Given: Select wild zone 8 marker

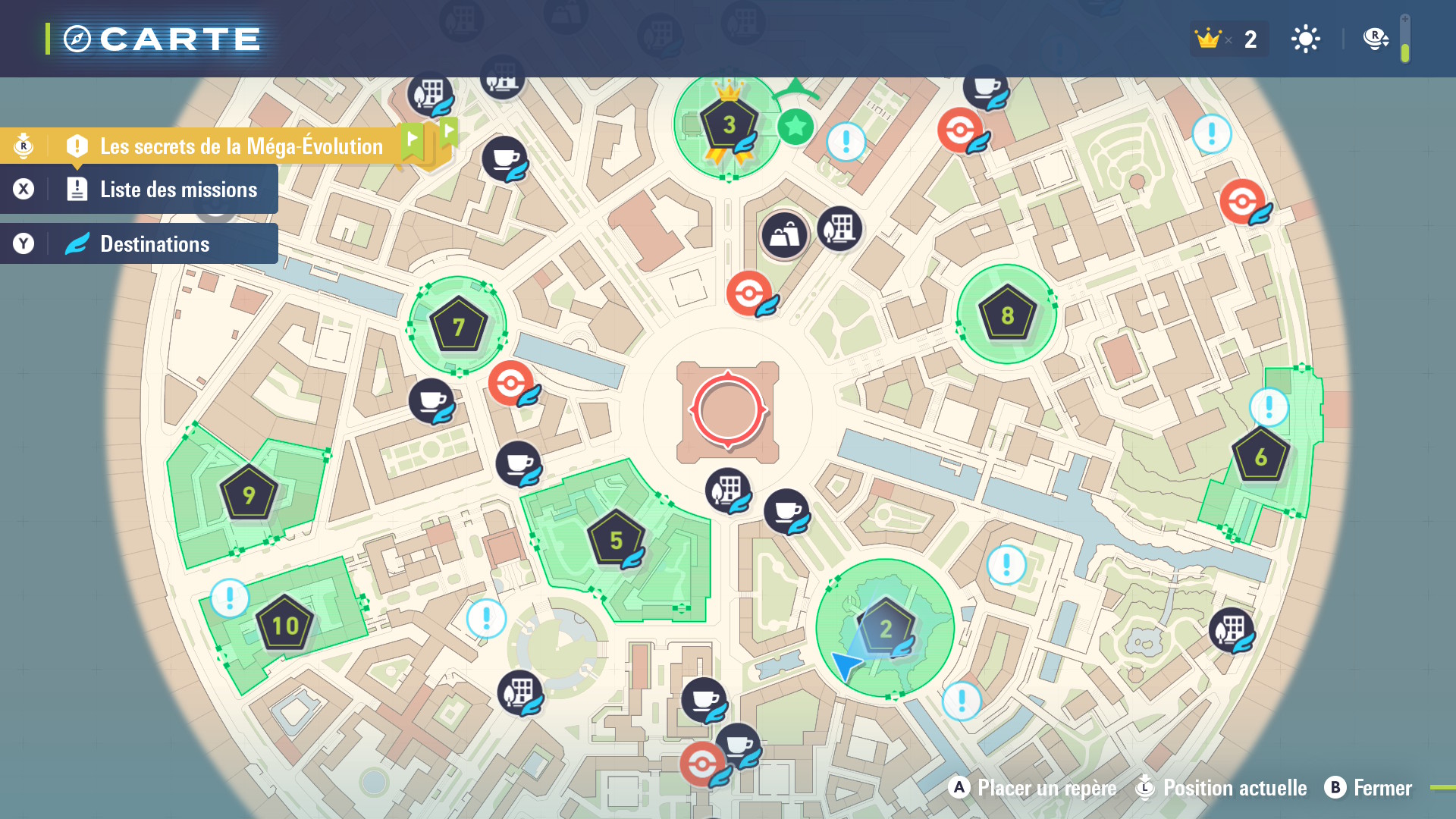Looking at the screenshot, I should tap(1007, 315).
